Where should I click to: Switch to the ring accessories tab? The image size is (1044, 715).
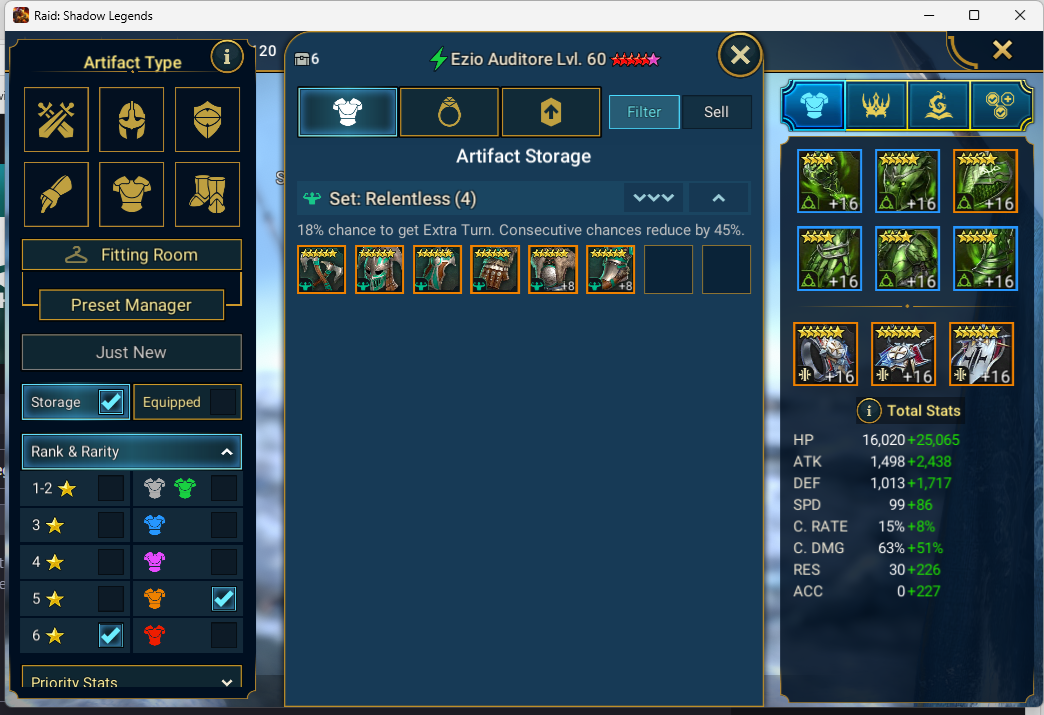tap(449, 112)
